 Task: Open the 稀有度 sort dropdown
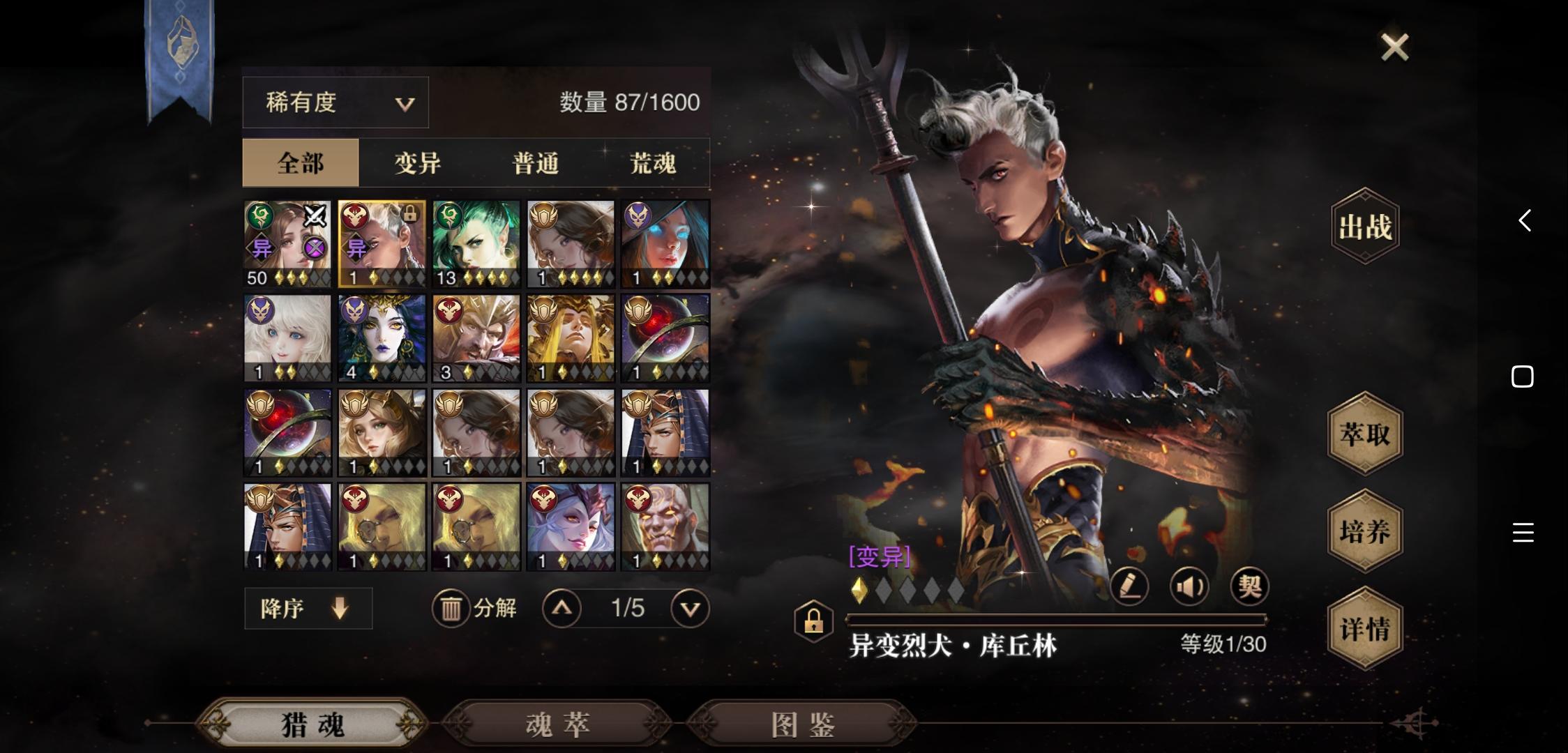pyautogui.click(x=334, y=102)
